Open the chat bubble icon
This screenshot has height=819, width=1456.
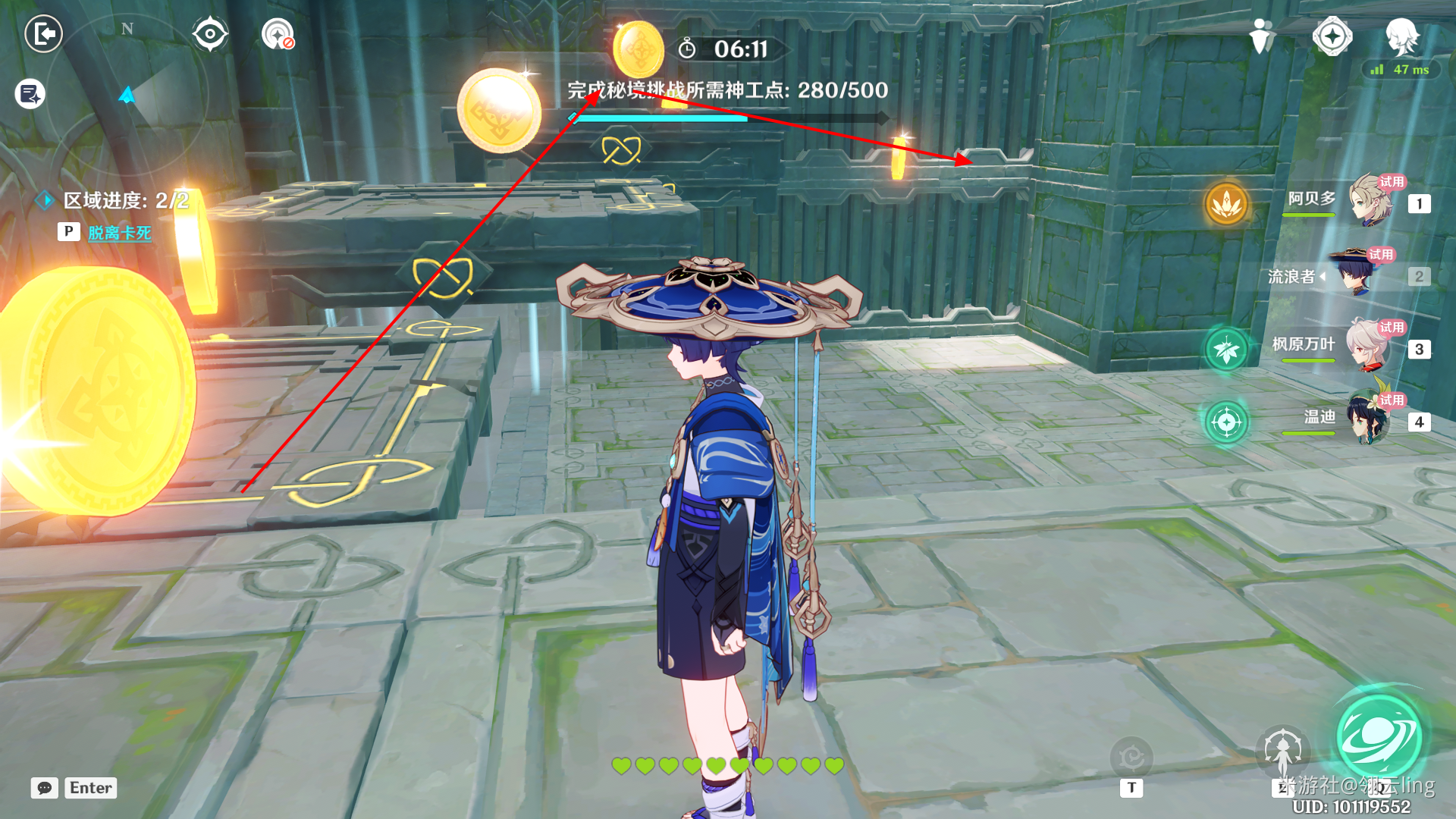(x=45, y=788)
